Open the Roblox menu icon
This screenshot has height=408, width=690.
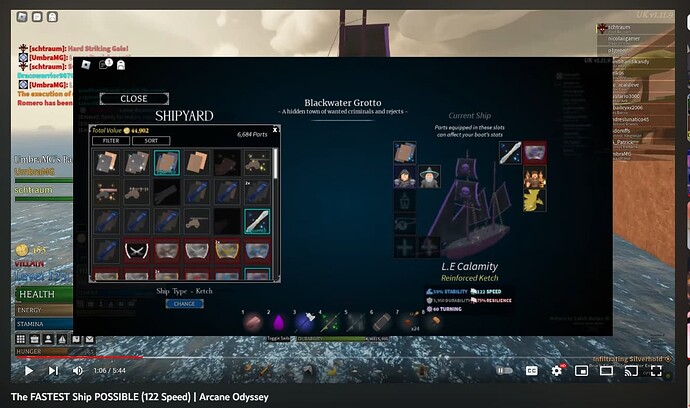[x=87, y=64]
